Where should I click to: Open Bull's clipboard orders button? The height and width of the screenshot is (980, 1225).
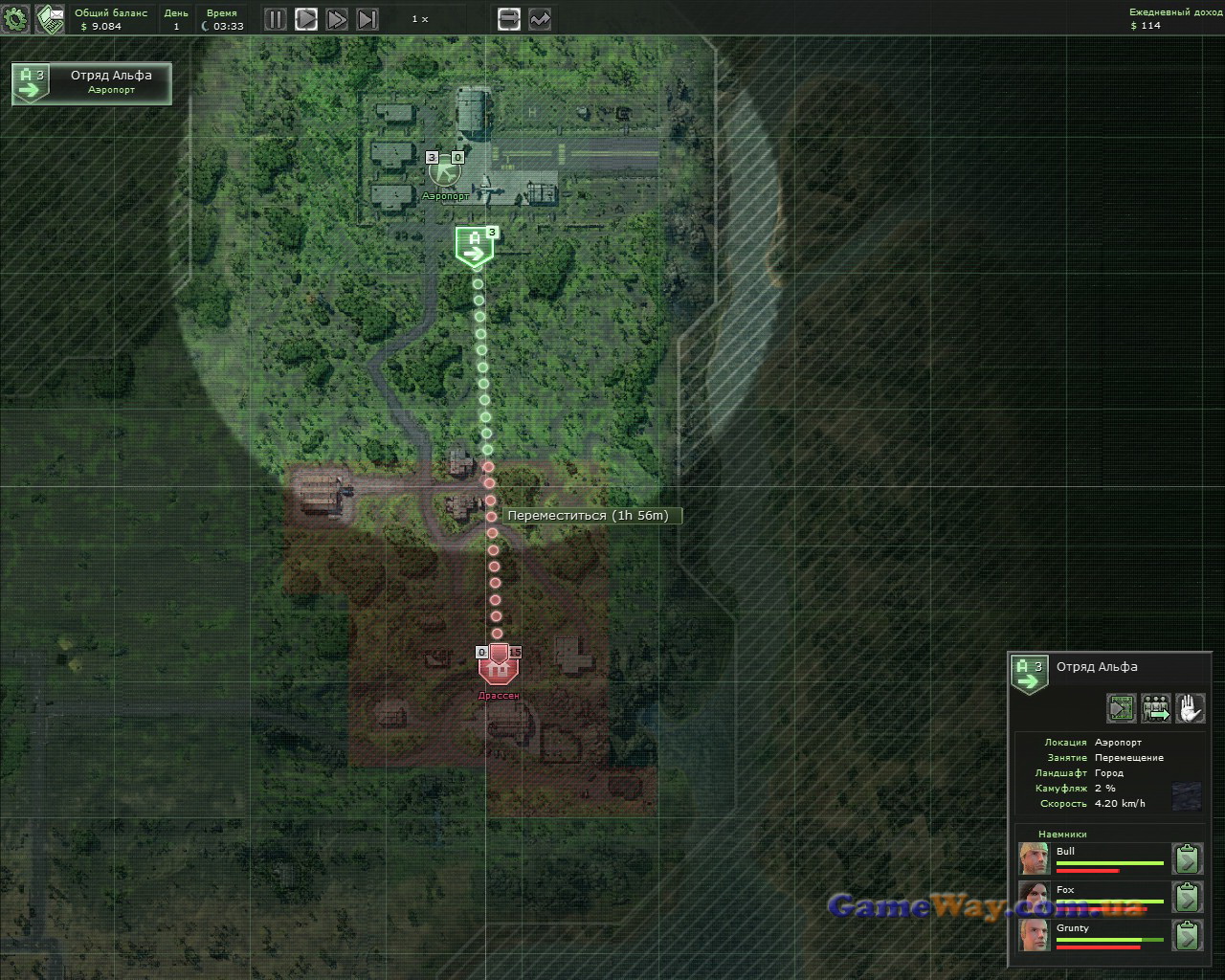(x=1187, y=858)
